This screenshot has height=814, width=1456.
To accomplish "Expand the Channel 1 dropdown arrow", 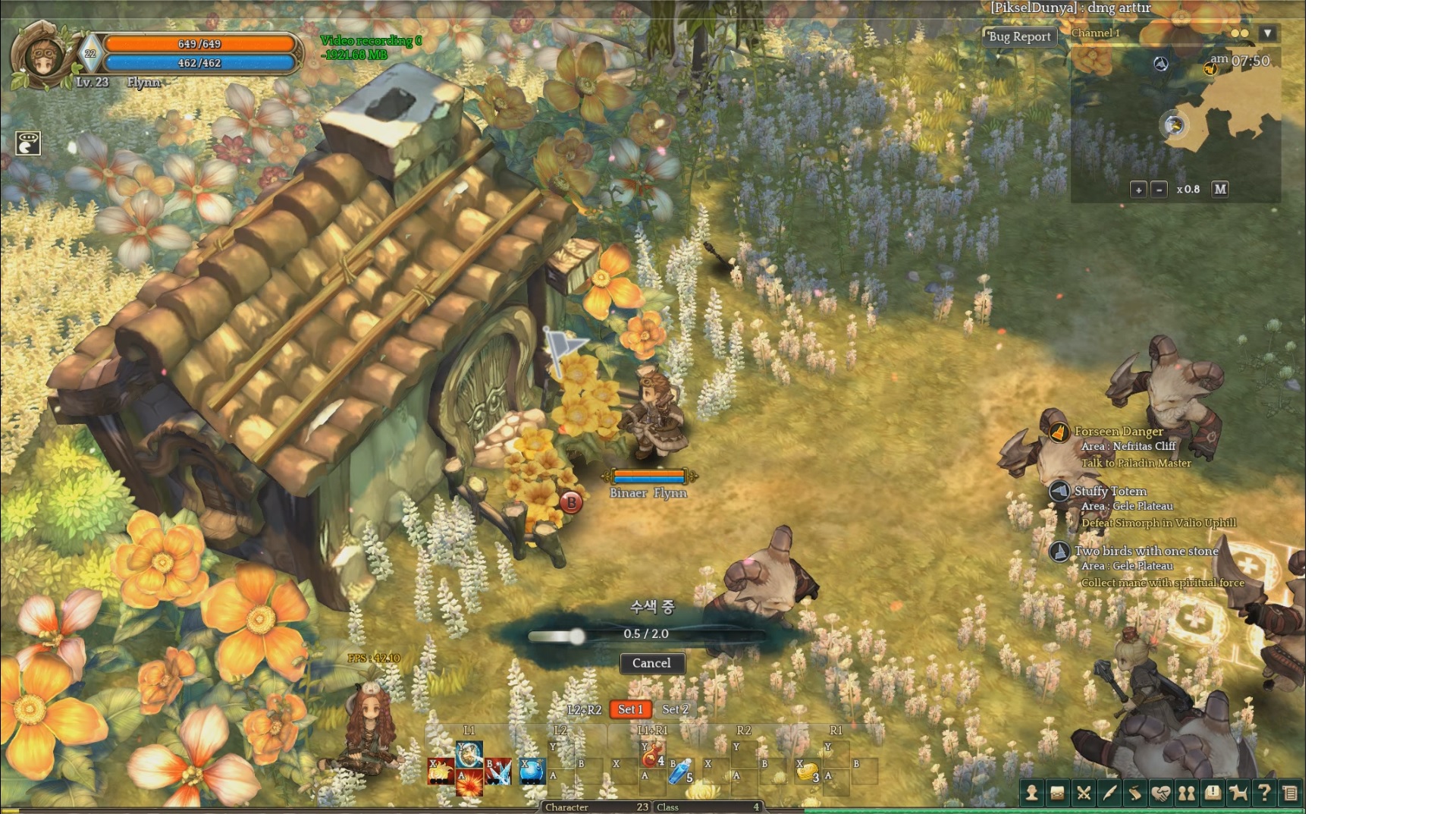I will pos(1267,33).
